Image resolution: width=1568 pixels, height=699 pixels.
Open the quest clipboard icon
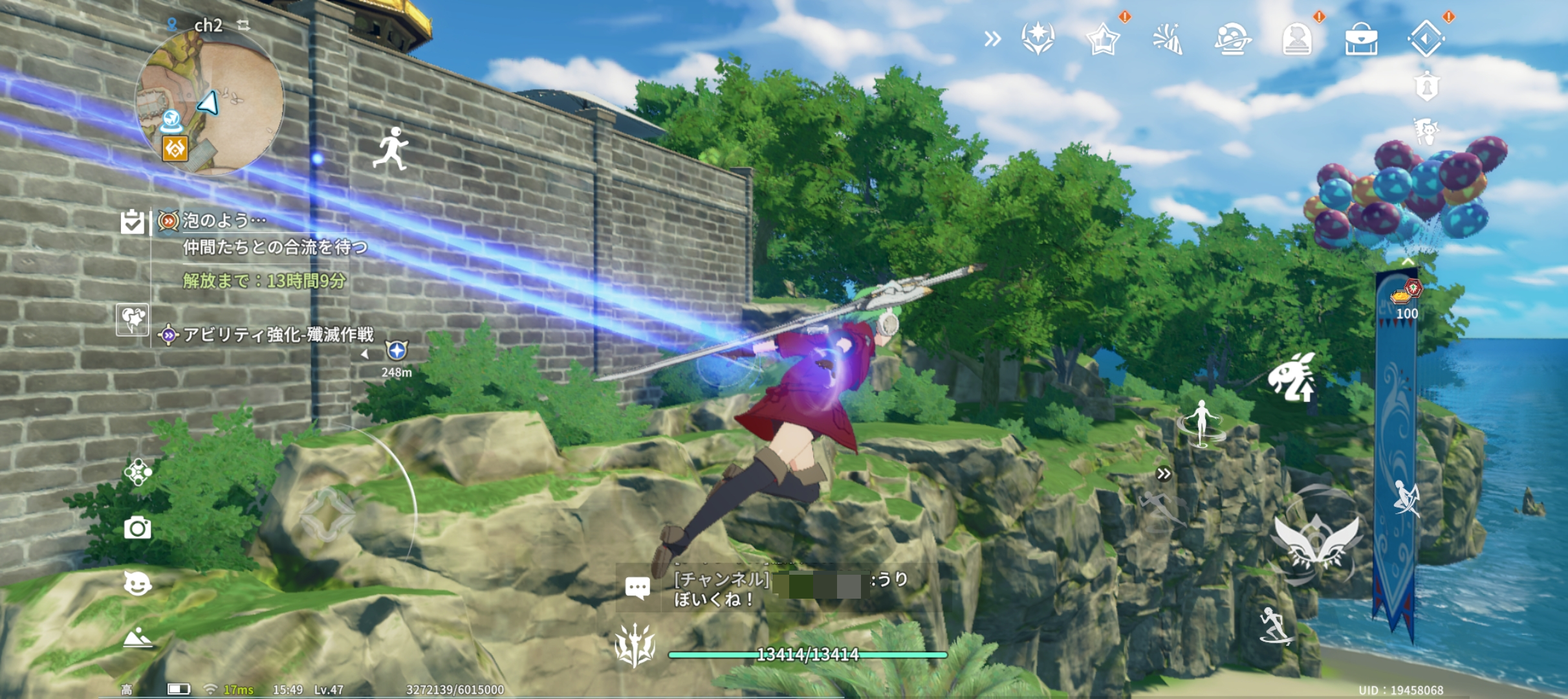click(x=132, y=221)
